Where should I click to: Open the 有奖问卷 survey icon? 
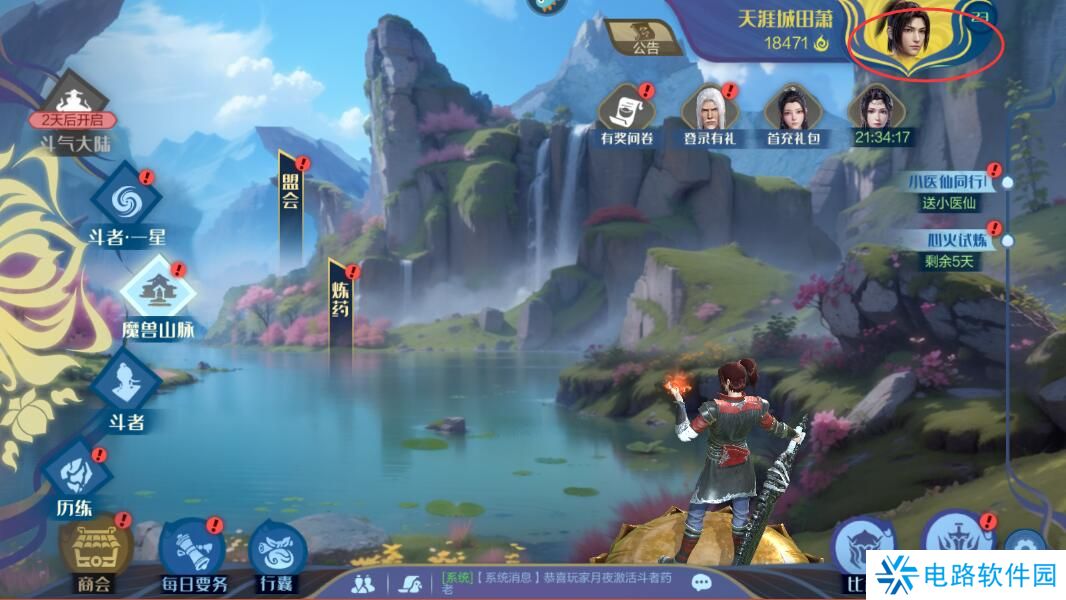click(626, 111)
